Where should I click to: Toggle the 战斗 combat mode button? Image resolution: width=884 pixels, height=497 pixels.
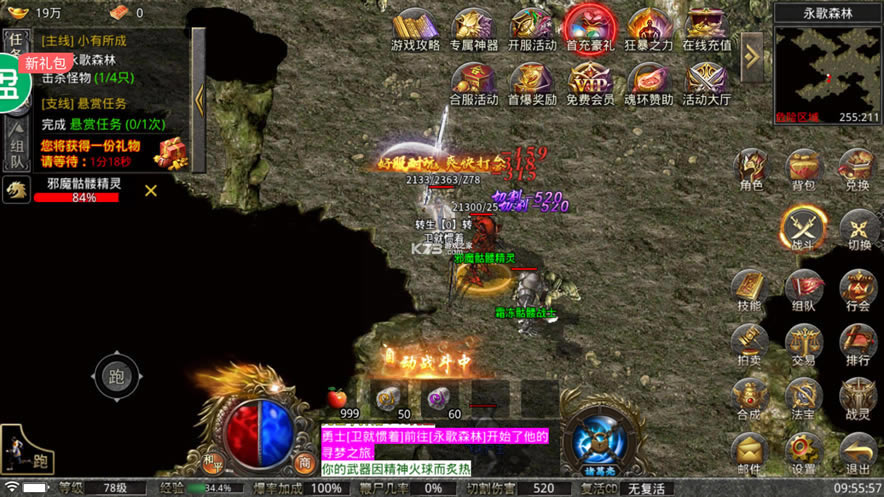[x=804, y=227]
